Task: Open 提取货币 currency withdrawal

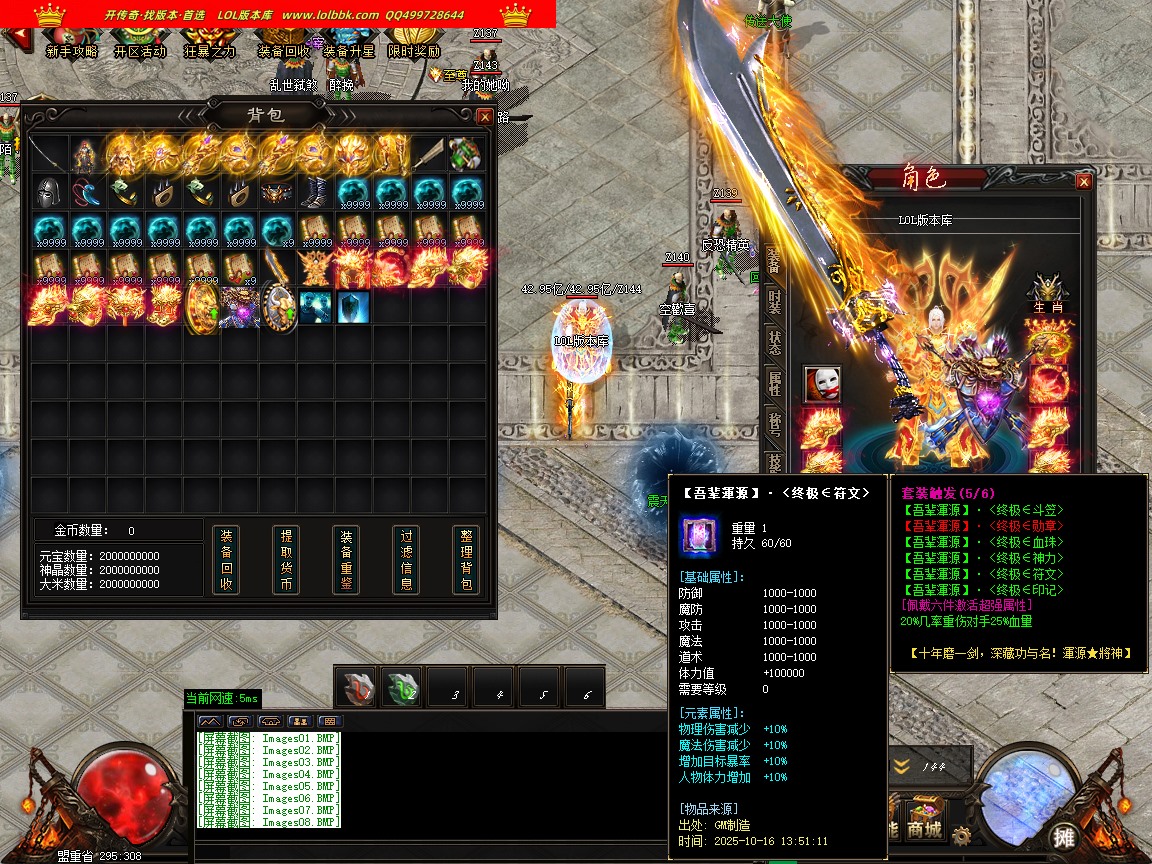Action: tap(286, 560)
